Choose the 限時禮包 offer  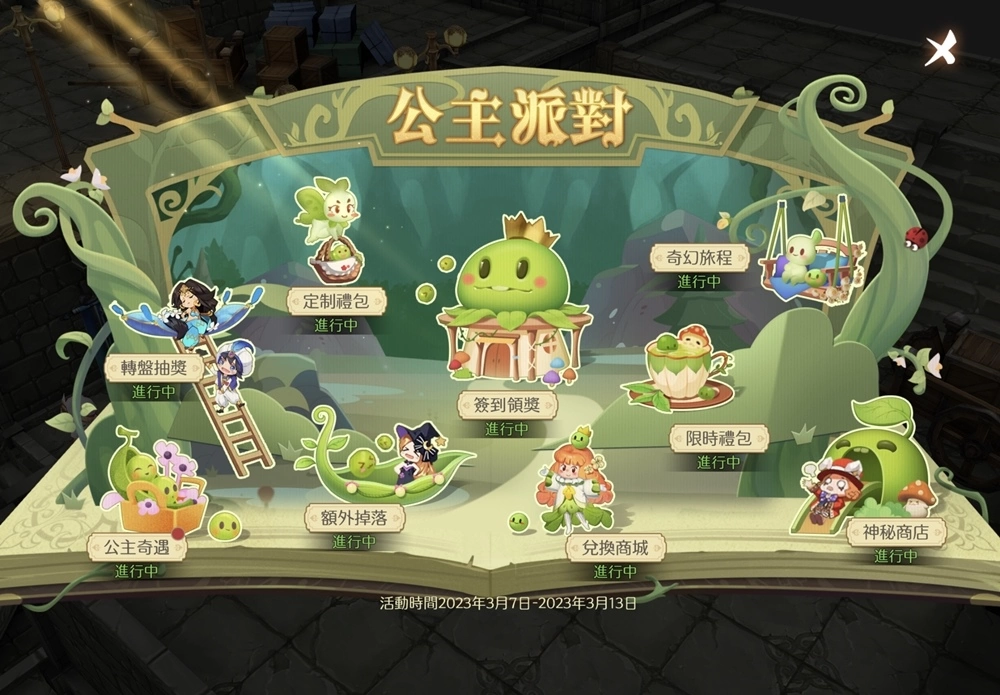[719, 438]
